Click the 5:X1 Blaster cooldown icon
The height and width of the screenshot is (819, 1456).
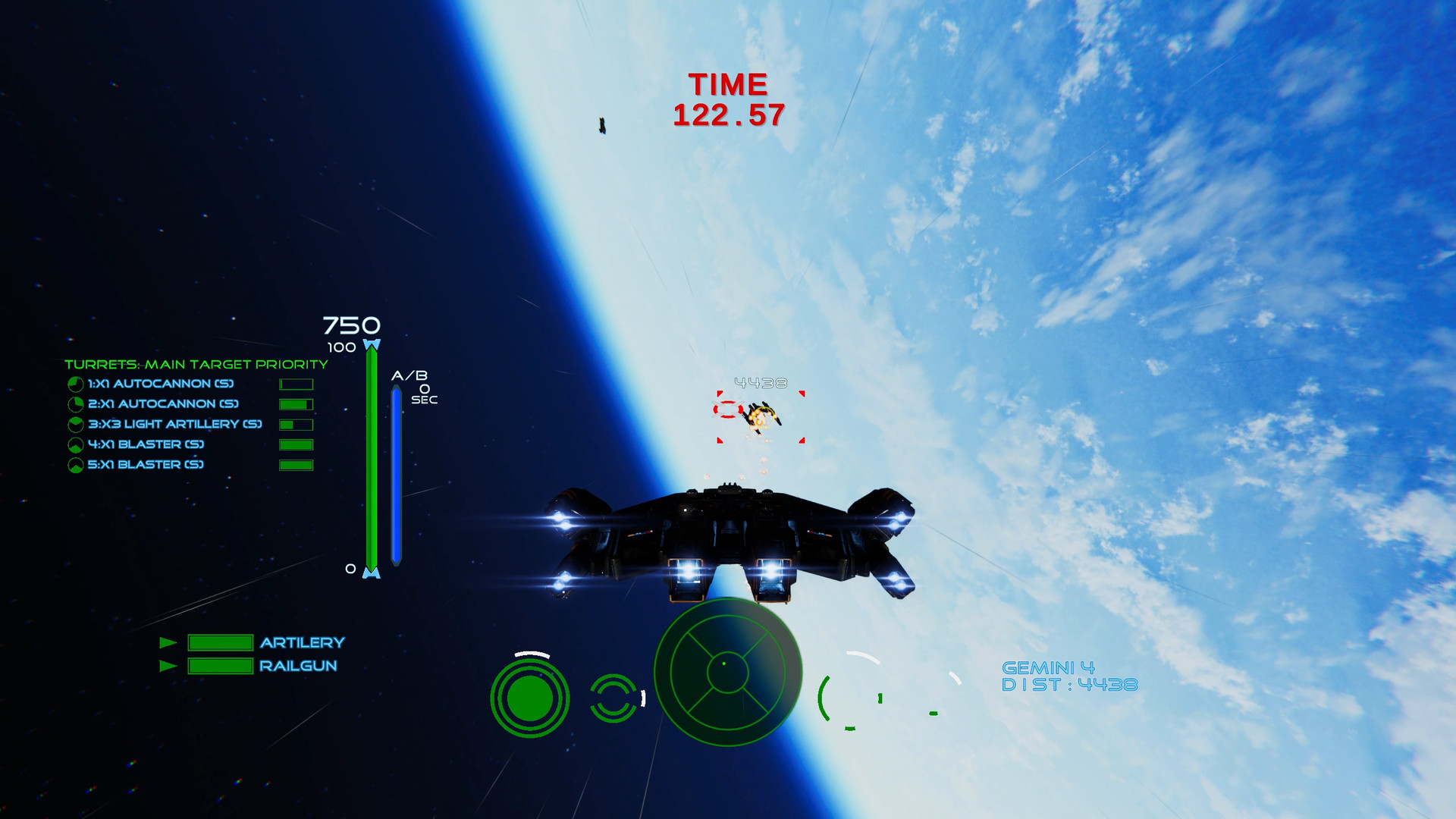pyautogui.click(x=74, y=466)
